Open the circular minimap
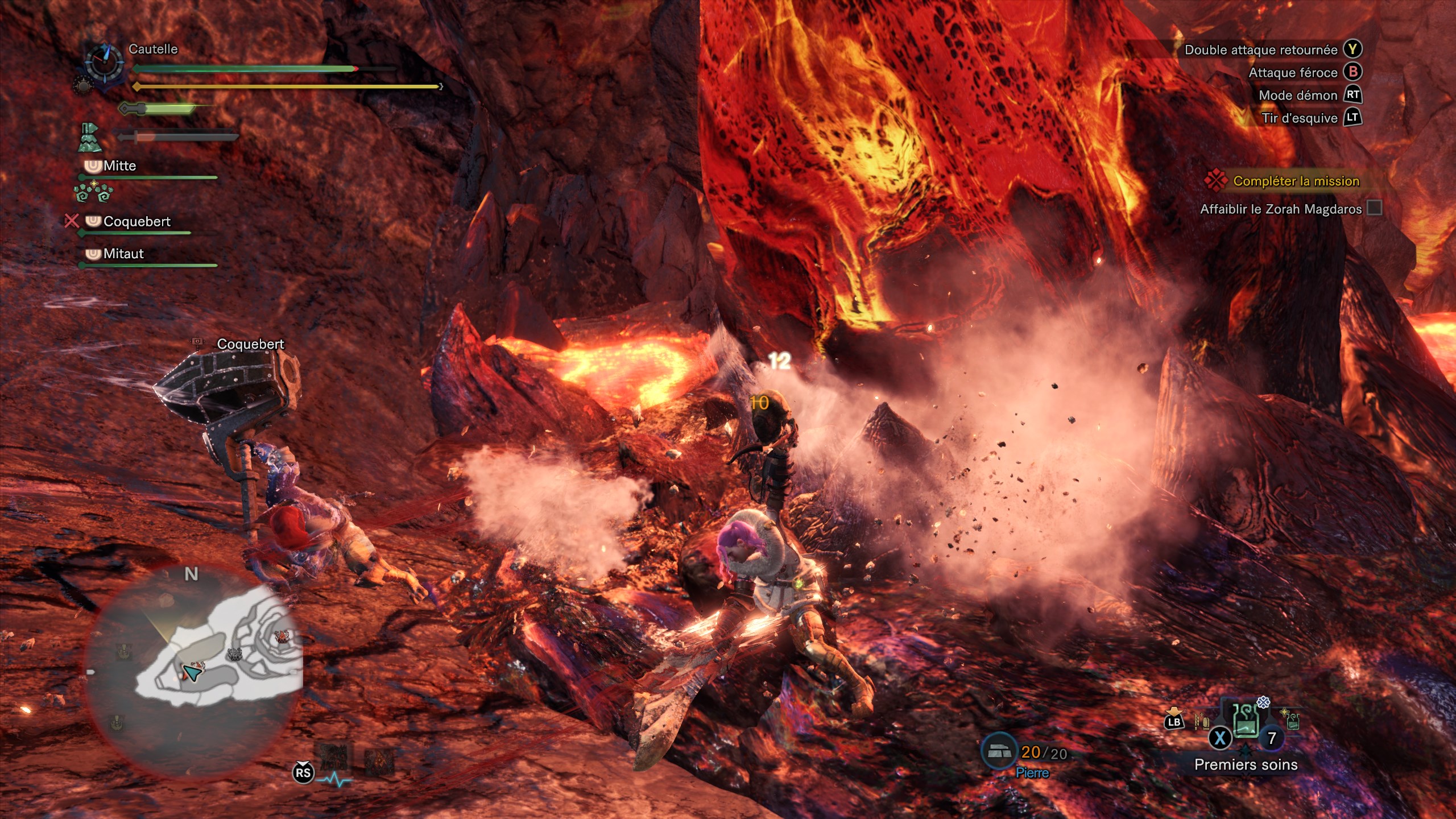1456x819 pixels. [x=193, y=671]
